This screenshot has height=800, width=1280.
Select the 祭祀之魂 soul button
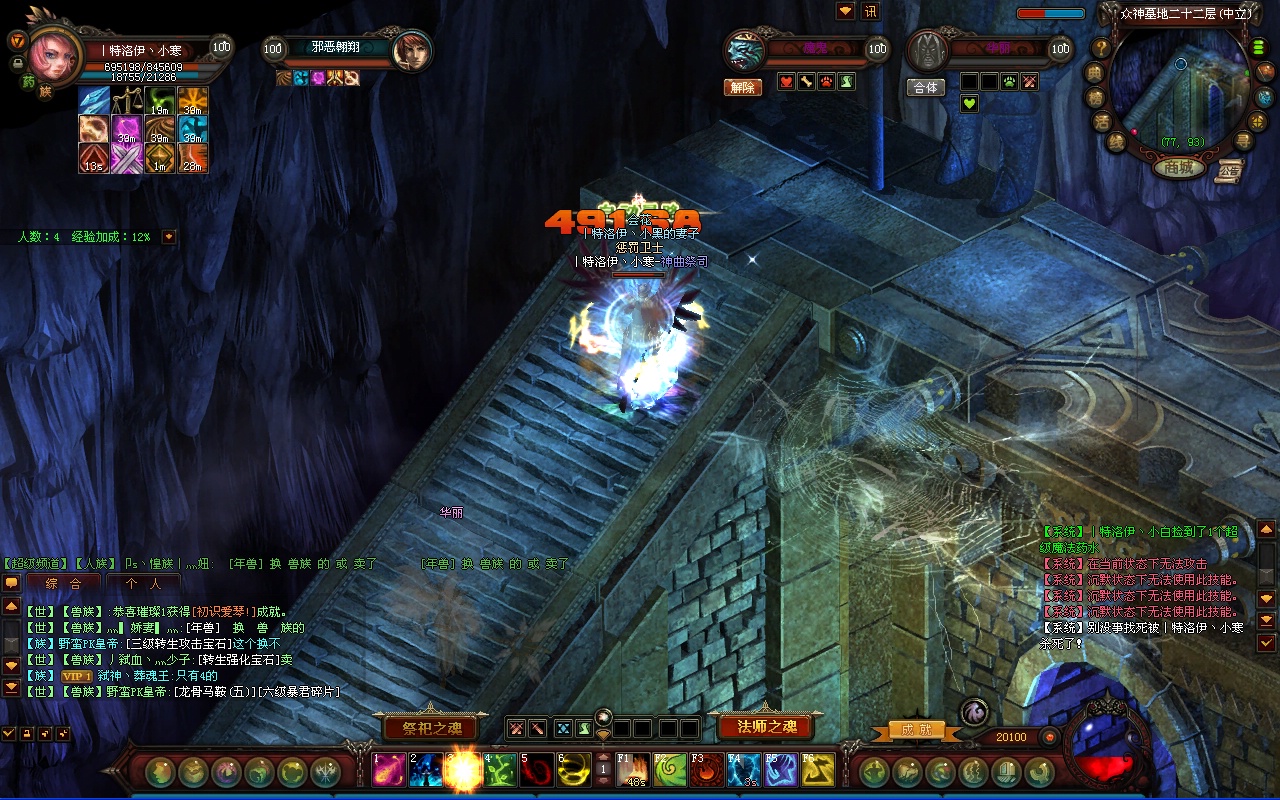[425, 727]
